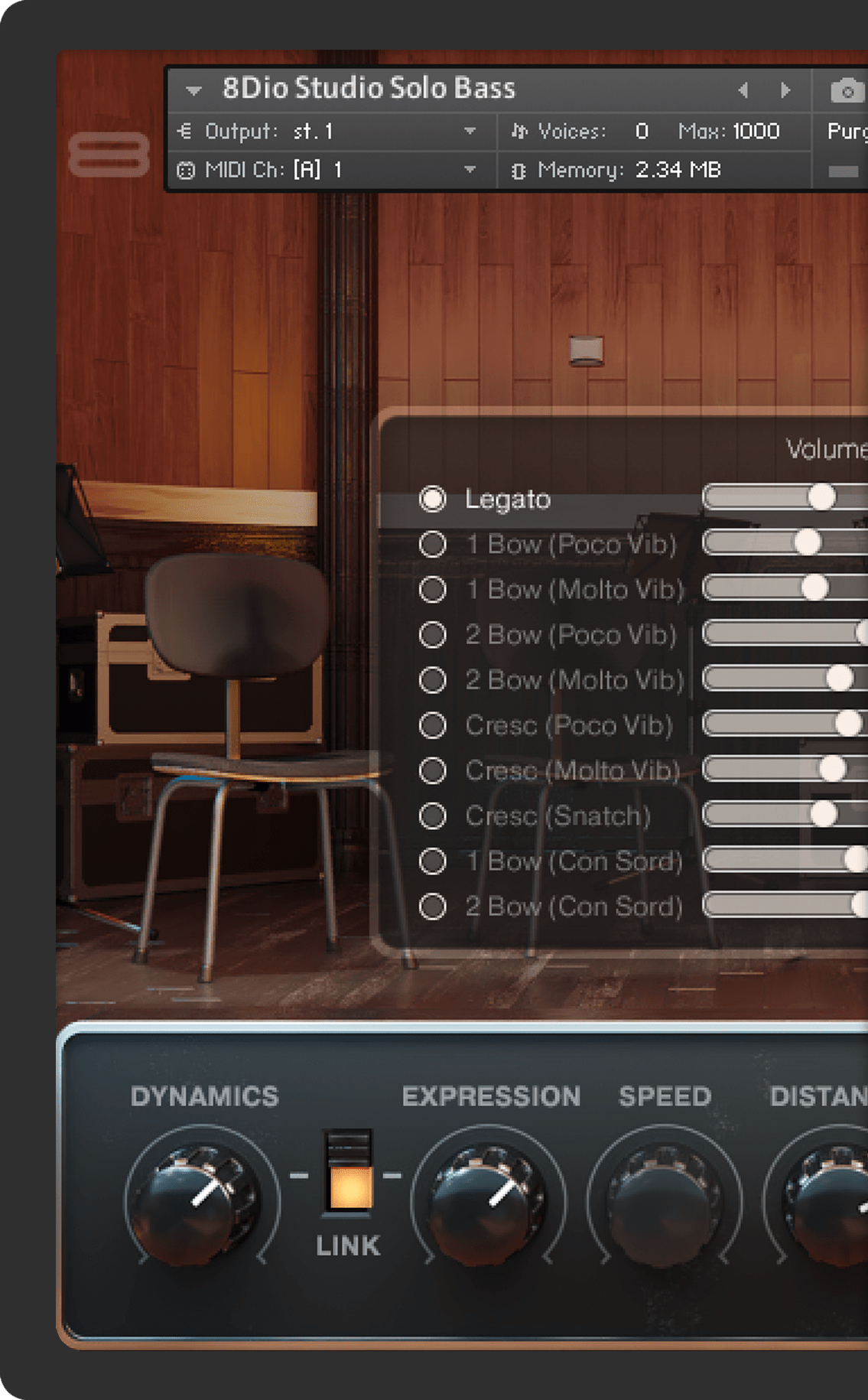Image resolution: width=868 pixels, height=1400 pixels.
Task: Go to previous instrument preset arrow
Action: tap(743, 90)
